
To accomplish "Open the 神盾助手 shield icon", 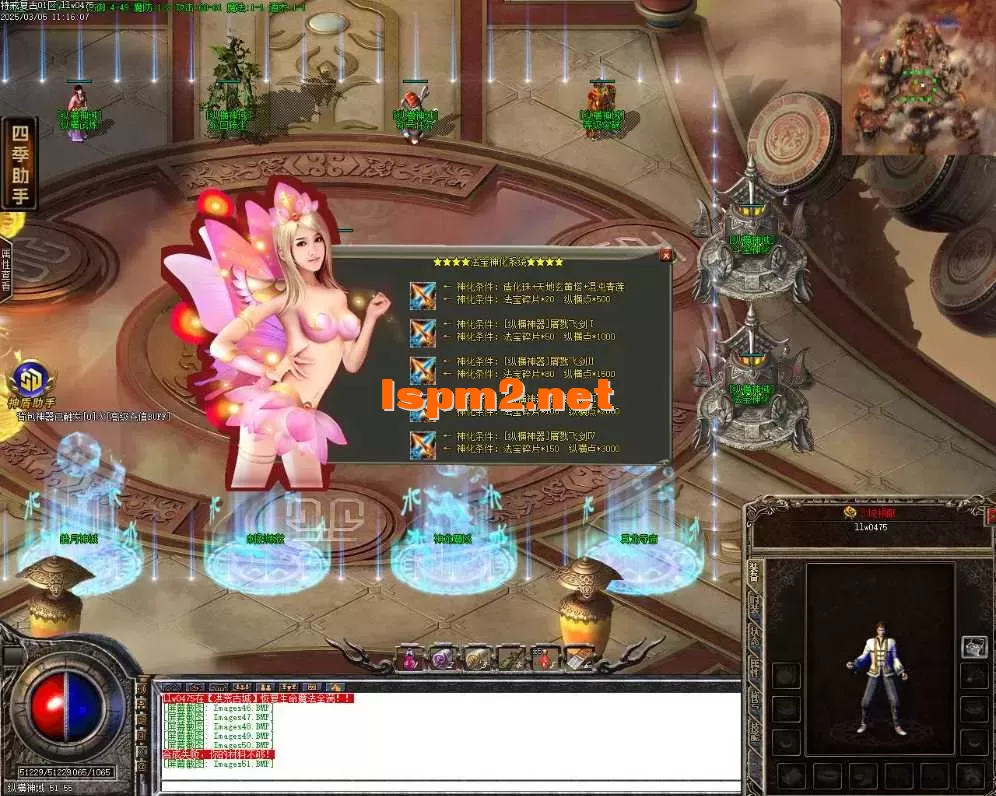I will coord(30,383).
